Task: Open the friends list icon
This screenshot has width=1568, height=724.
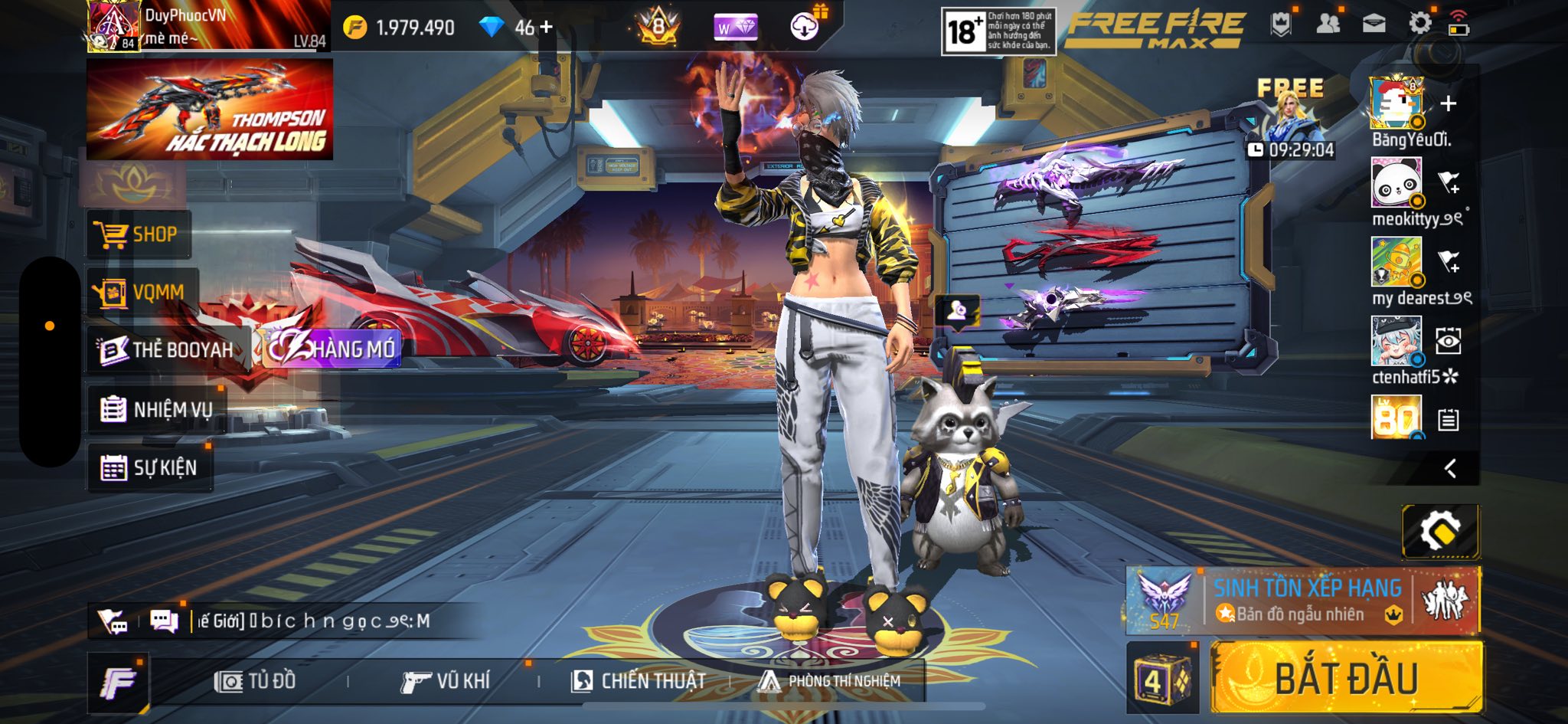Action: click(1328, 24)
